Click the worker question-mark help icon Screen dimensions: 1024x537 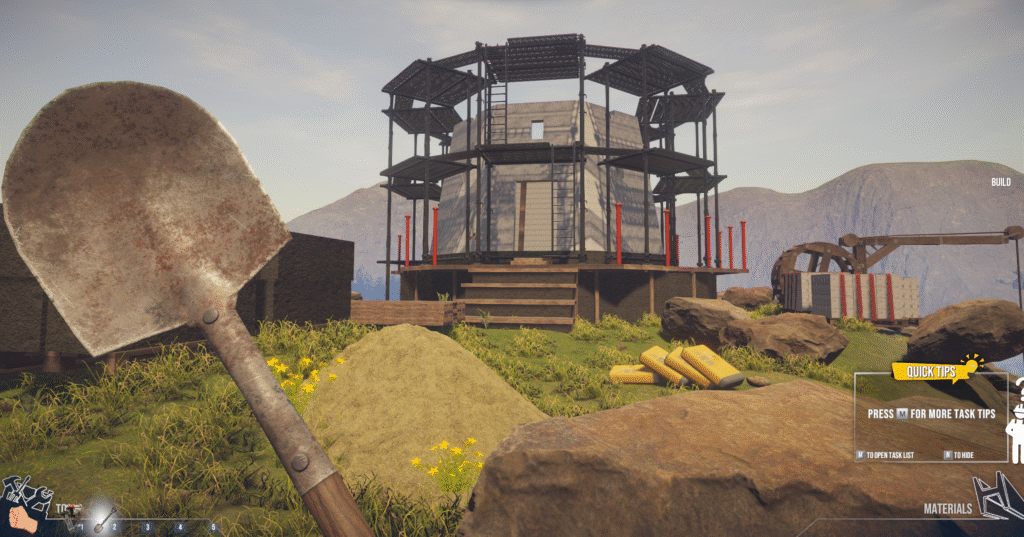tap(1015, 422)
